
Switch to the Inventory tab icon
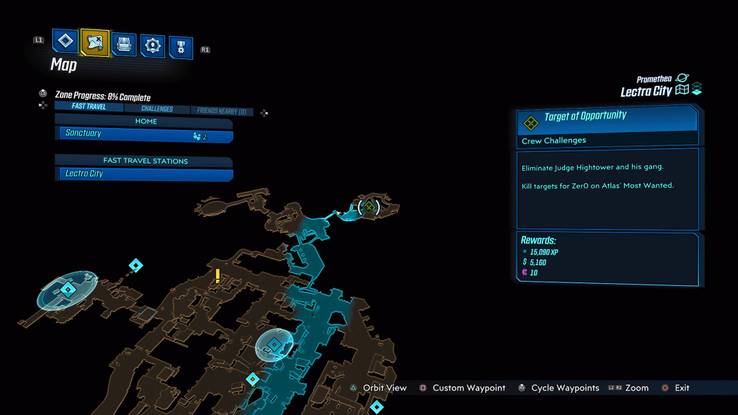click(123, 44)
